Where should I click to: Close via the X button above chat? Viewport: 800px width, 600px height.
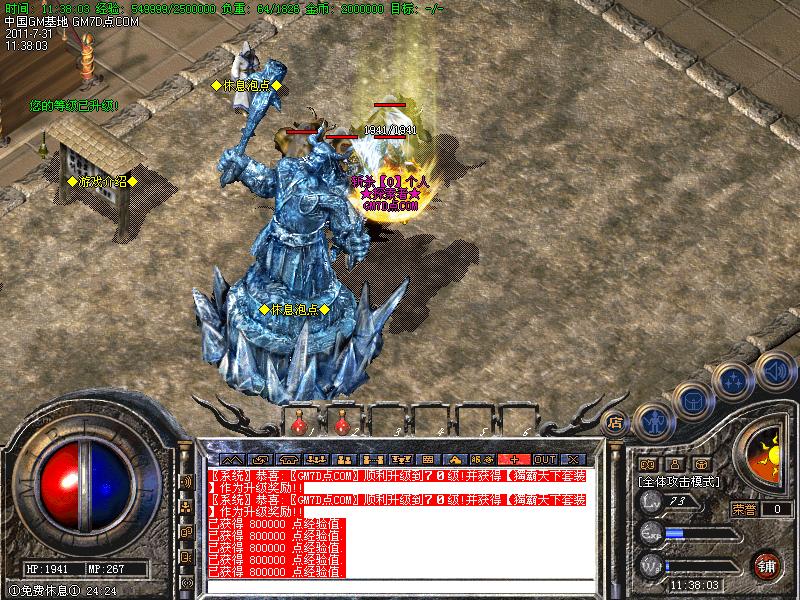point(573,459)
